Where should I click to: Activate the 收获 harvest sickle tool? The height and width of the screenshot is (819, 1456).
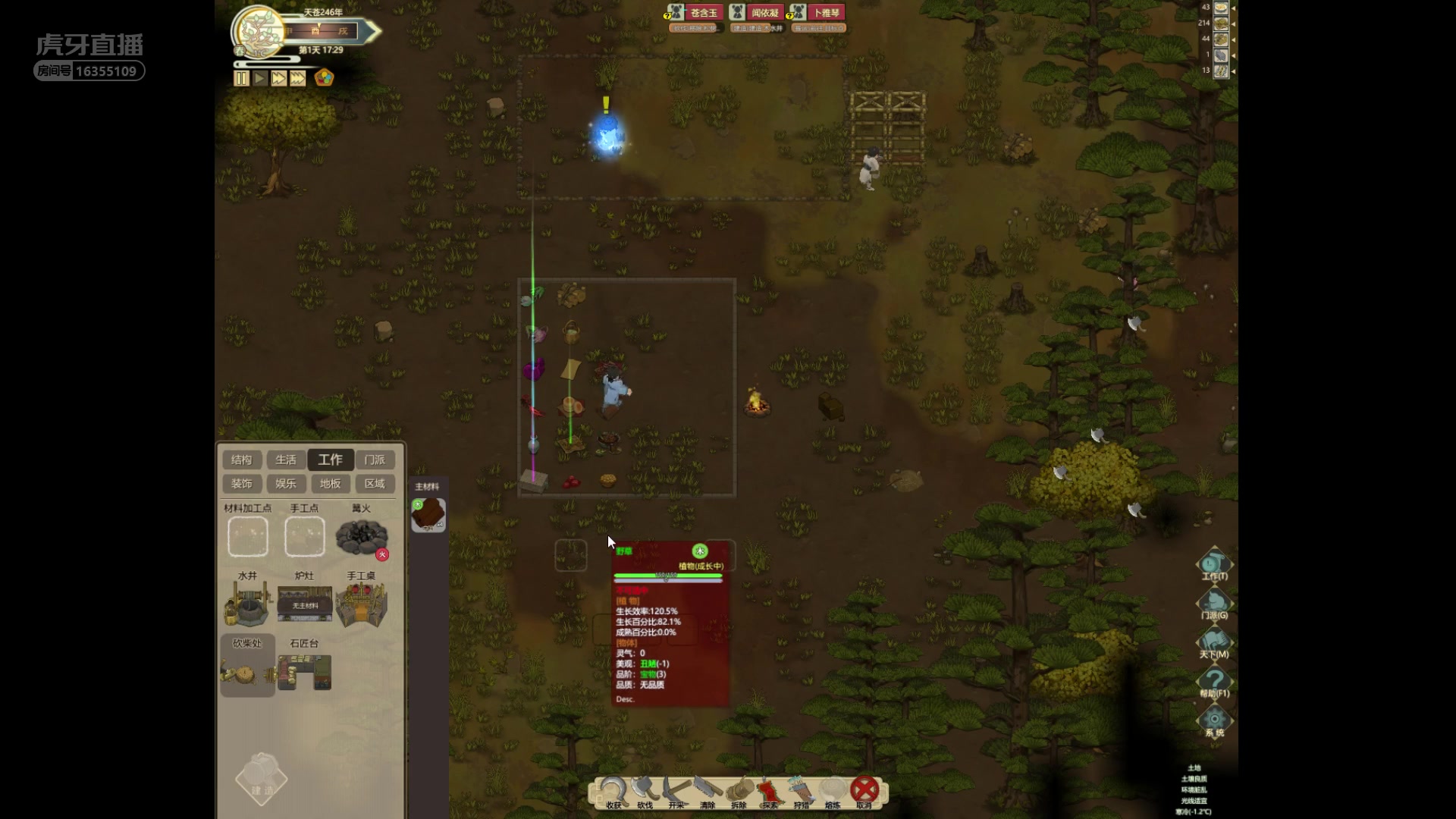[x=613, y=792]
